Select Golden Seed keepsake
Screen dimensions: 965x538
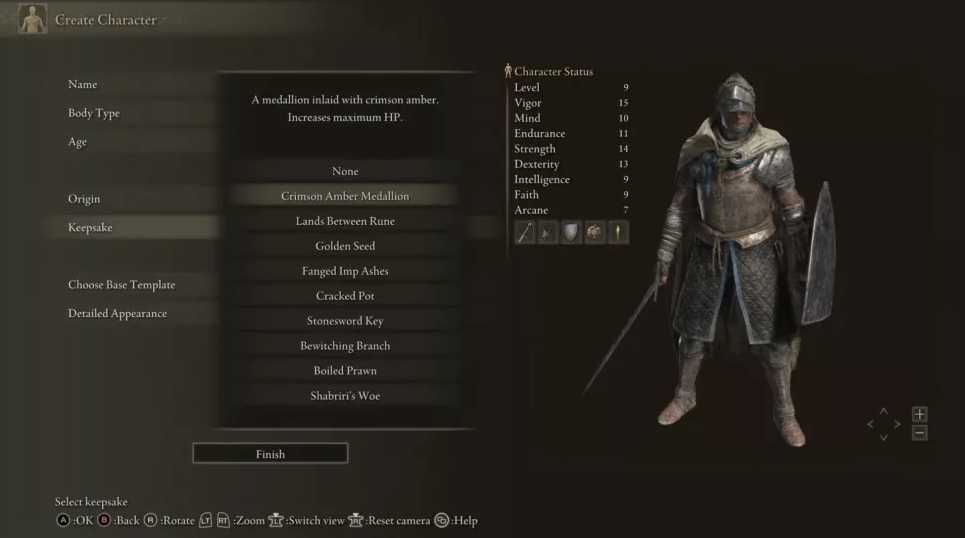[x=345, y=246]
